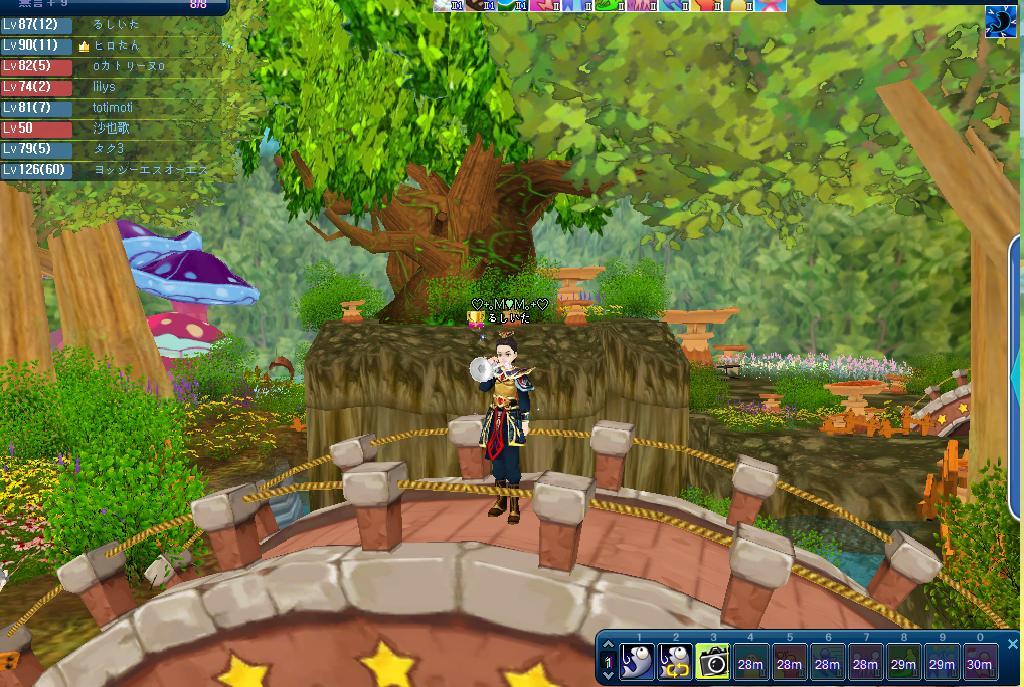Choose party member タク3
1024x687 pixels.
click(108, 149)
